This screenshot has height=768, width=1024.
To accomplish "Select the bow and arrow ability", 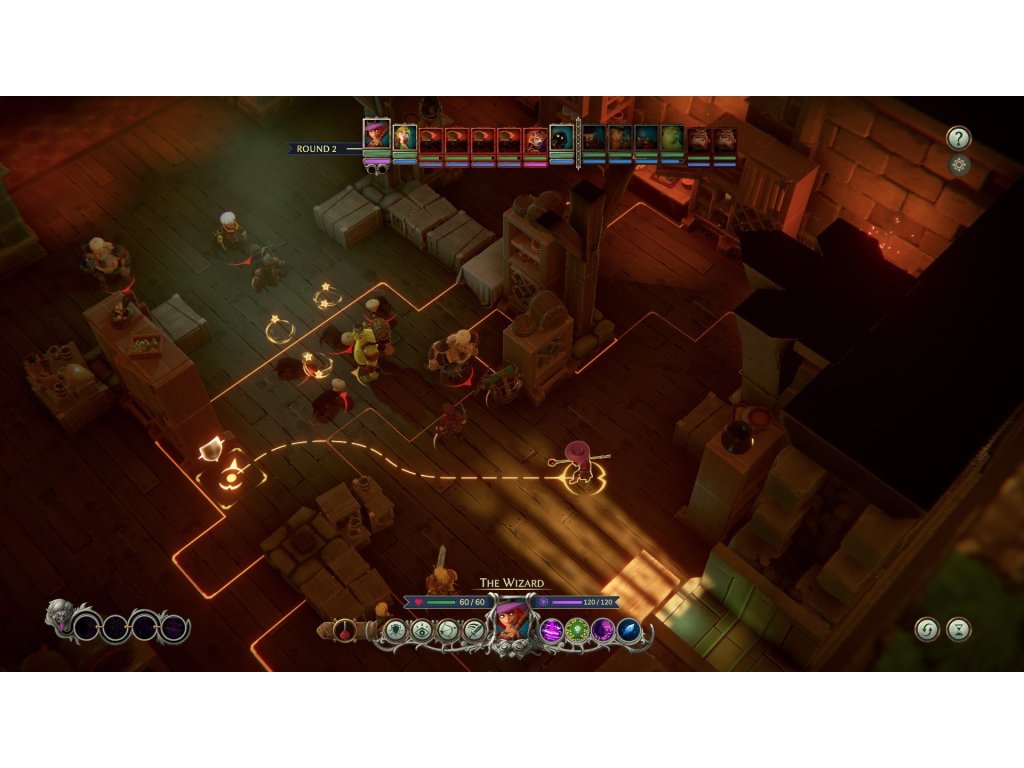I will coord(447,631).
